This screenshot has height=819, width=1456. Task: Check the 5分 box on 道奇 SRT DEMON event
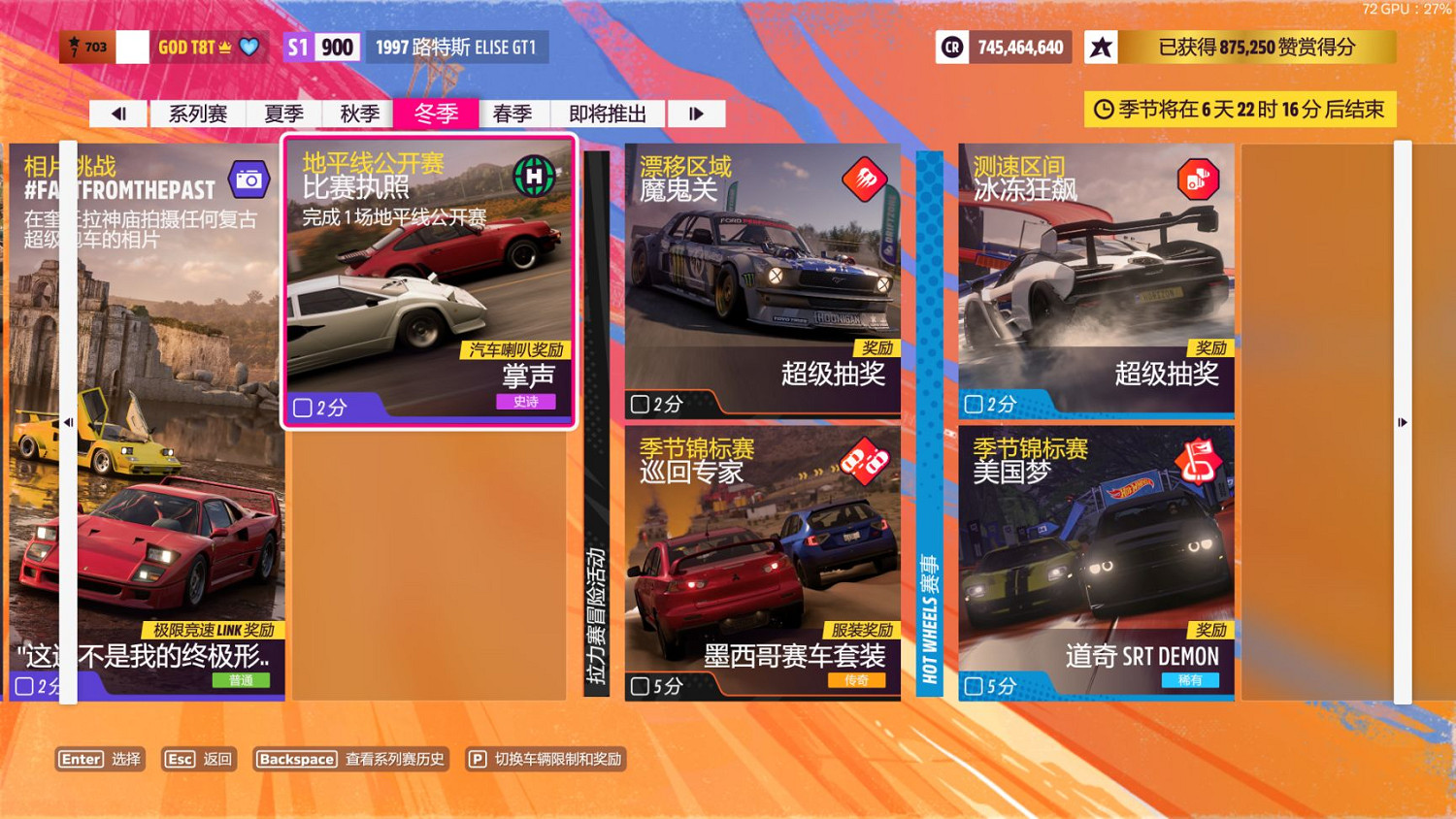[x=973, y=687]
